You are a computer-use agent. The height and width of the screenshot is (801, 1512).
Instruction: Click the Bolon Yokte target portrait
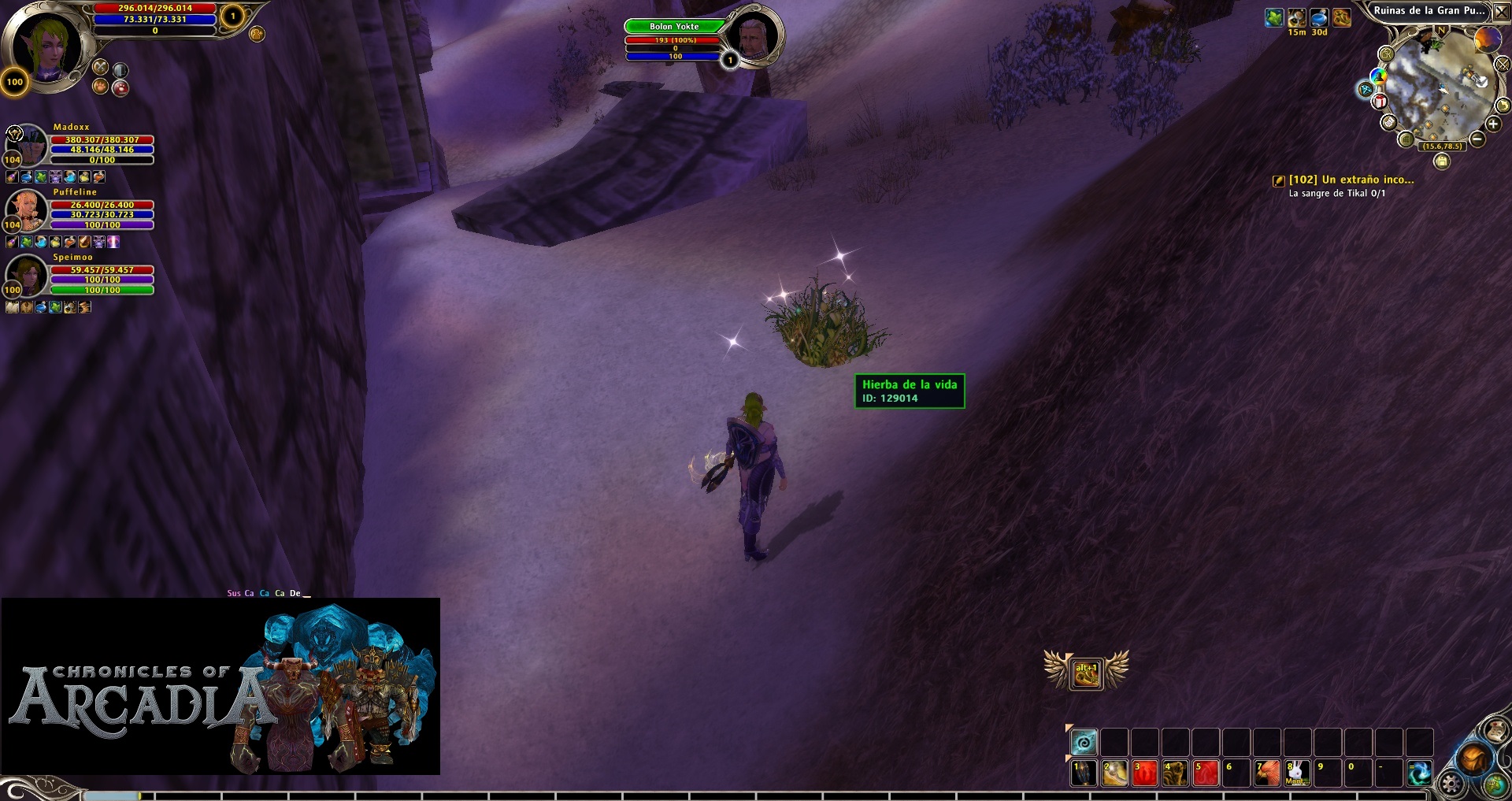pos(753,35)
